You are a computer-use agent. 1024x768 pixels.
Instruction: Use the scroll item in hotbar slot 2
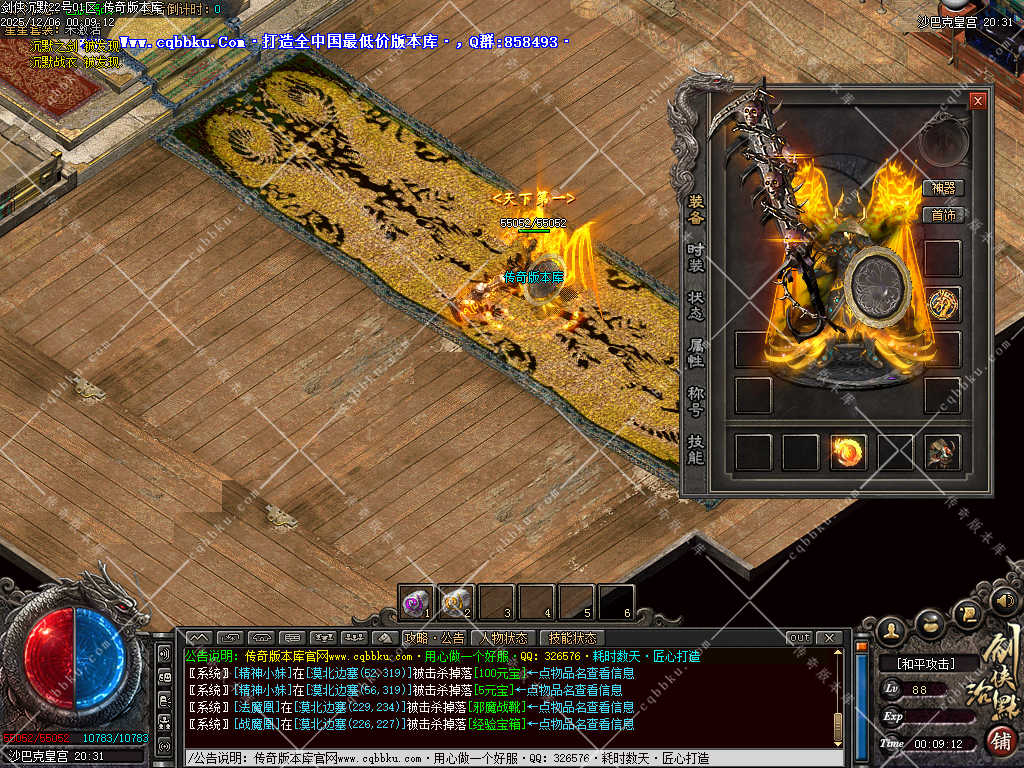coord(456,601)
